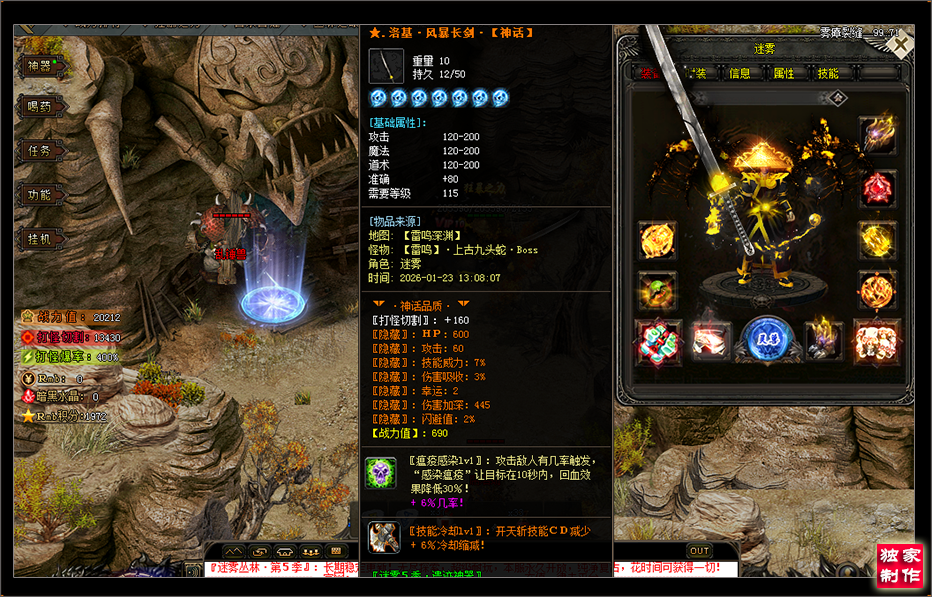This screenshot has width=932, height=597.
Task: Switch to the 技能 (Skills) tab
Action: (828, 73)
